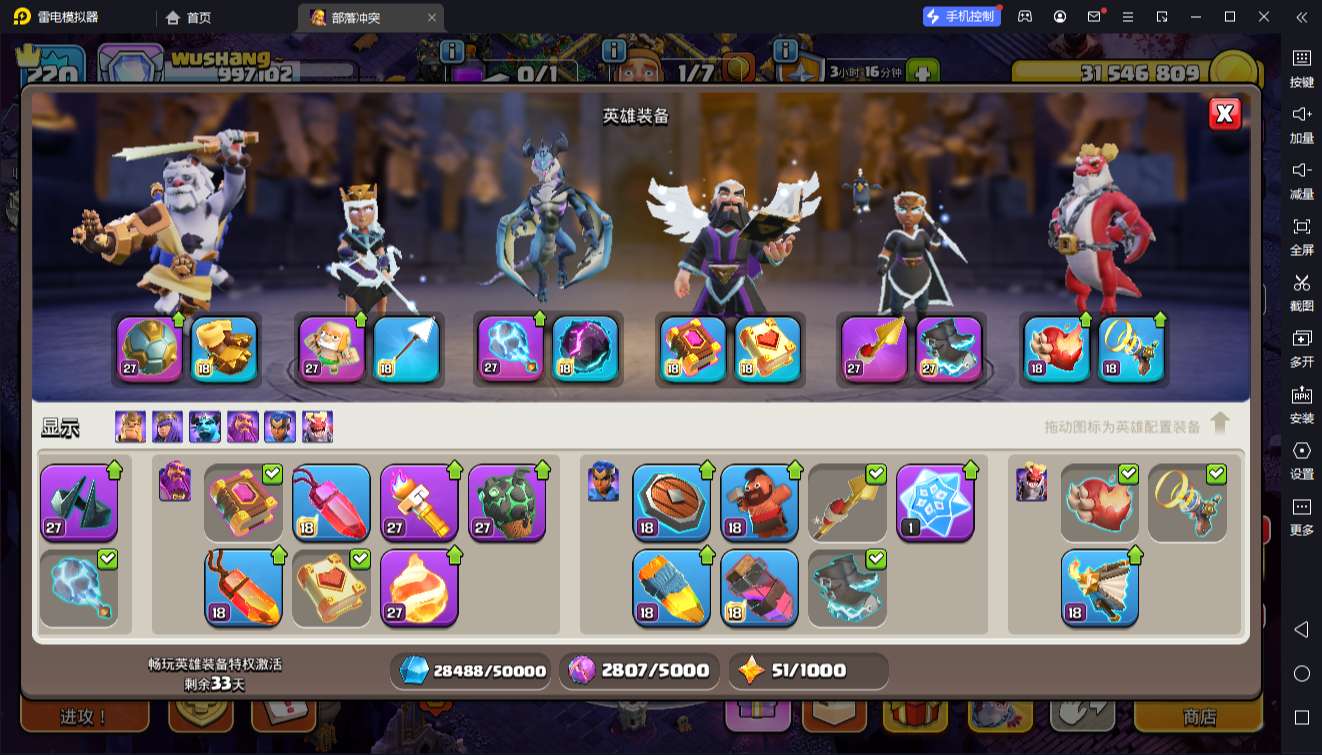
Task: Select the level 1 snowflake equipment
Action: [935, 503]
